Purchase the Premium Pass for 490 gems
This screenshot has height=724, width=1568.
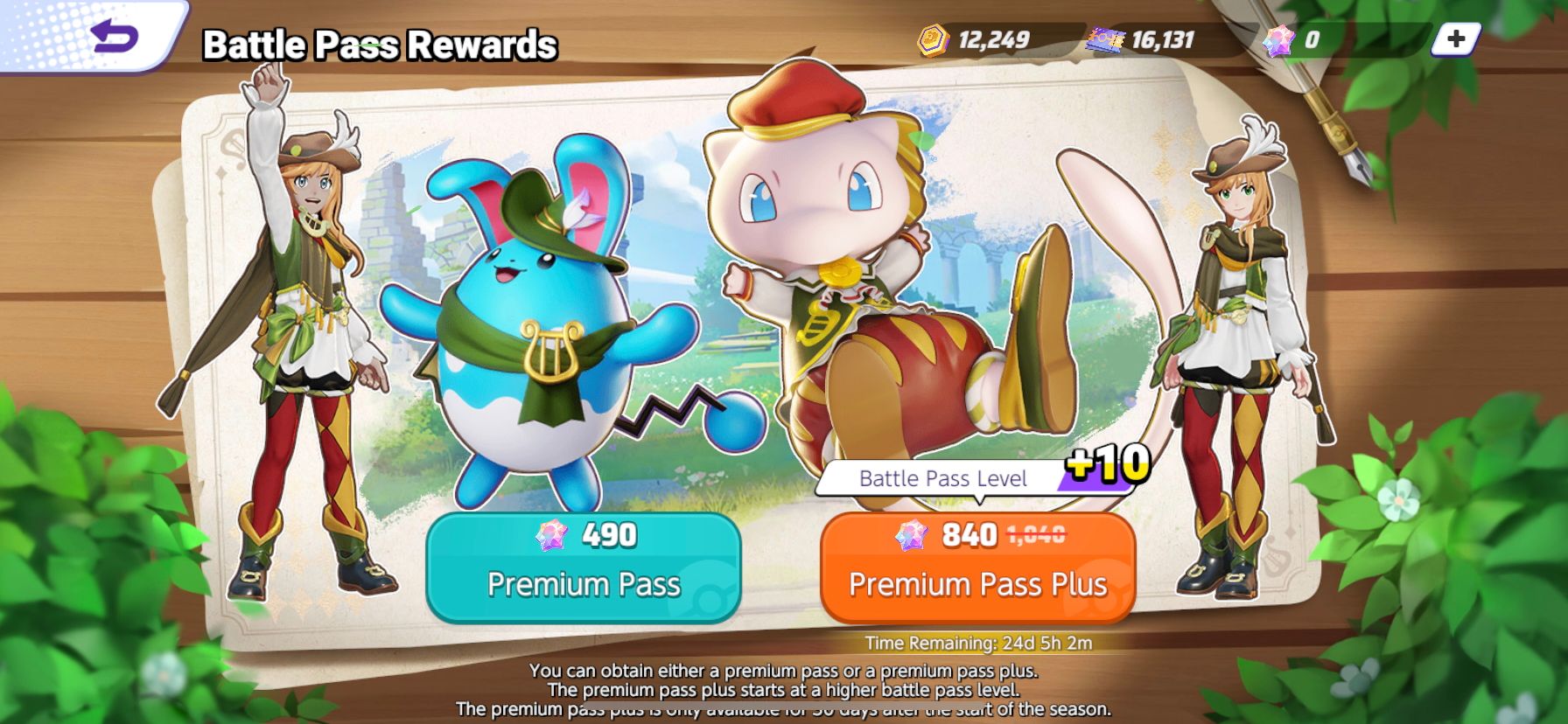click(x=584, y=568)
